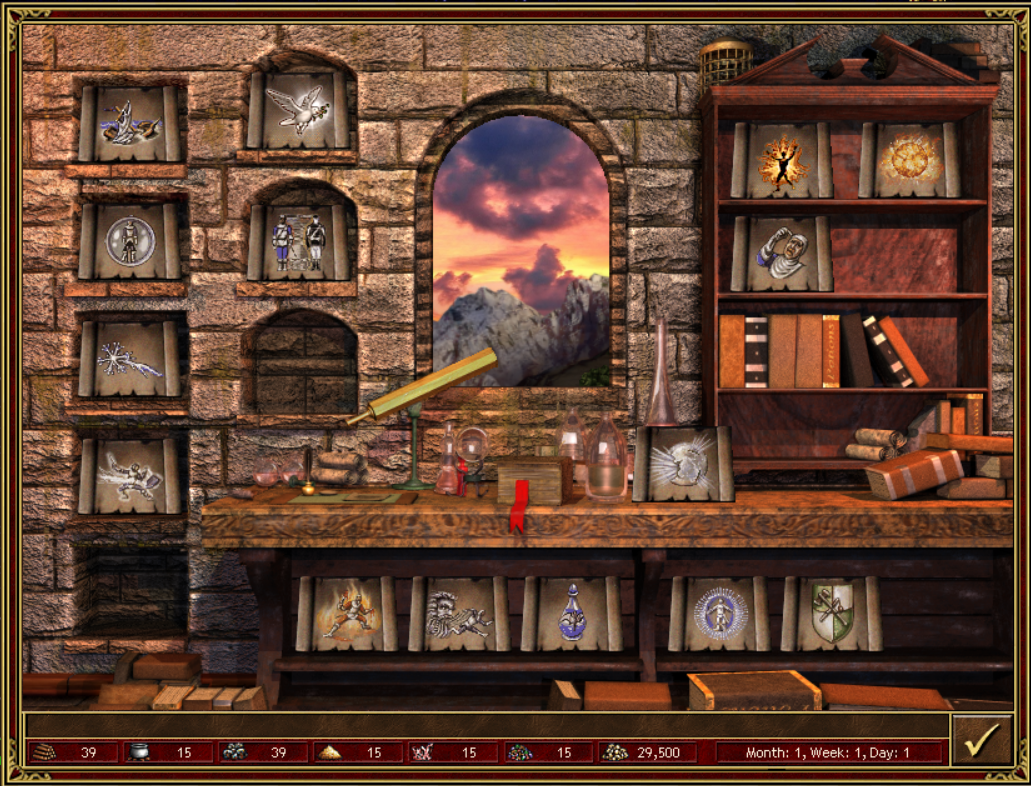Select the radiant white burst scroll on desk

[x=684, y=464]
